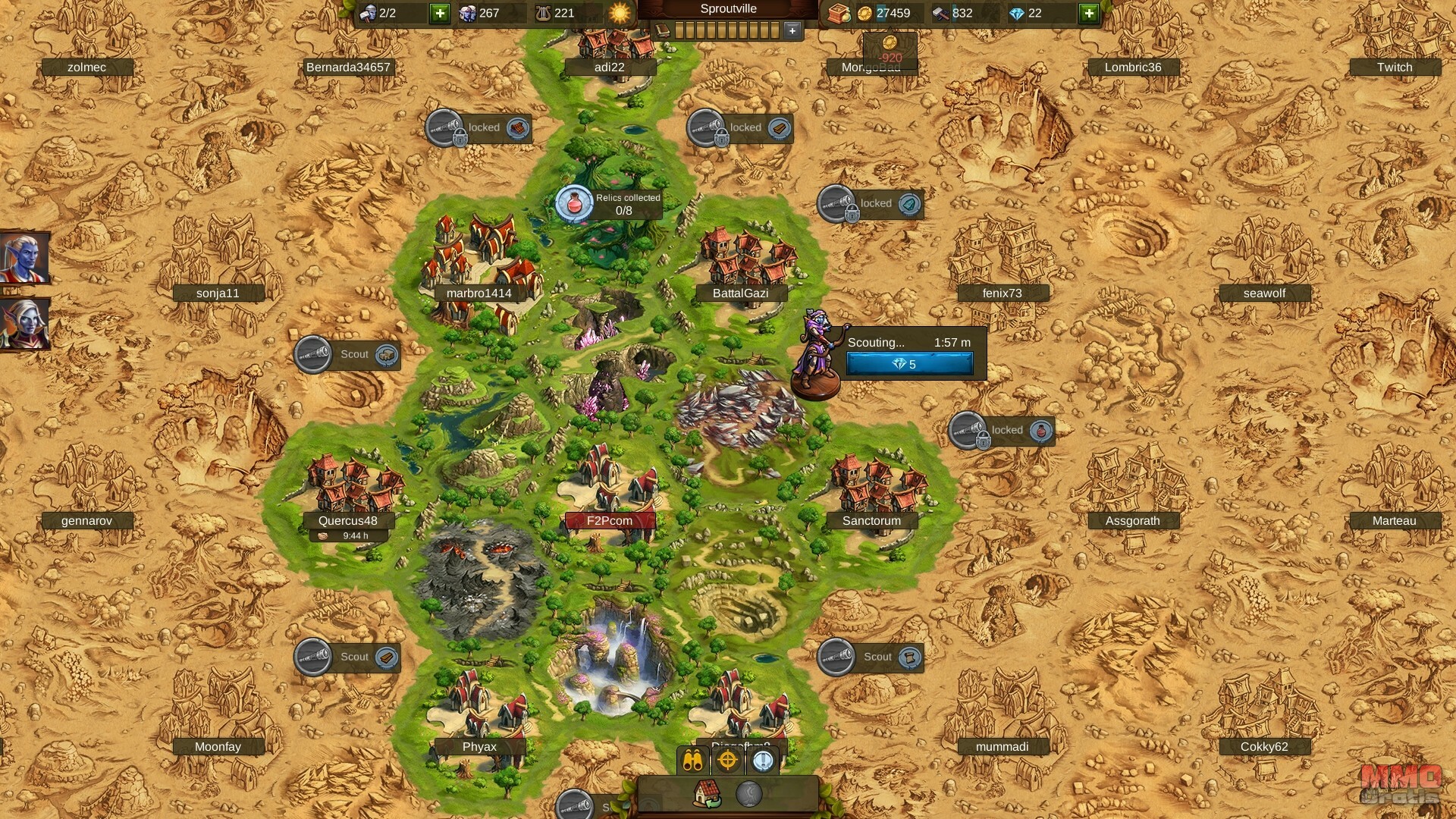Screen dimensions: 1456x819
Task: Select Quercus48's city label
Action: 347,520
